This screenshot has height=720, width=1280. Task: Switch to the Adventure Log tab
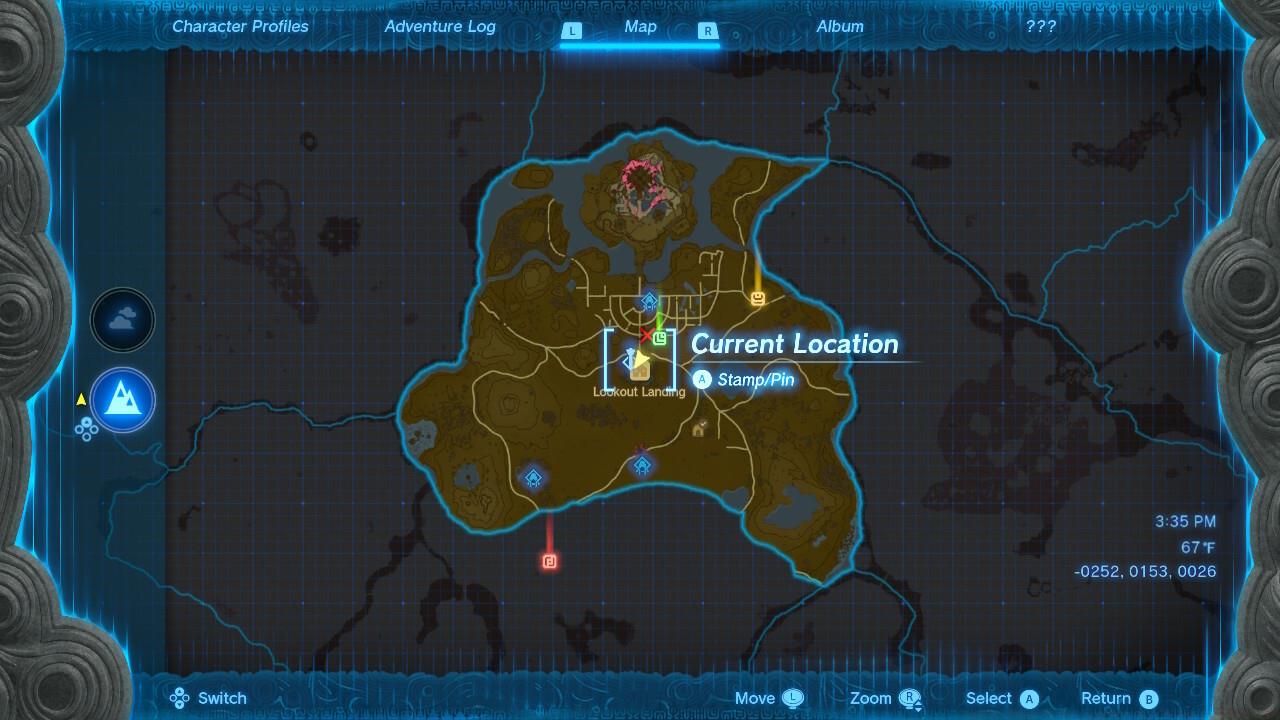[x=440, y=27]
